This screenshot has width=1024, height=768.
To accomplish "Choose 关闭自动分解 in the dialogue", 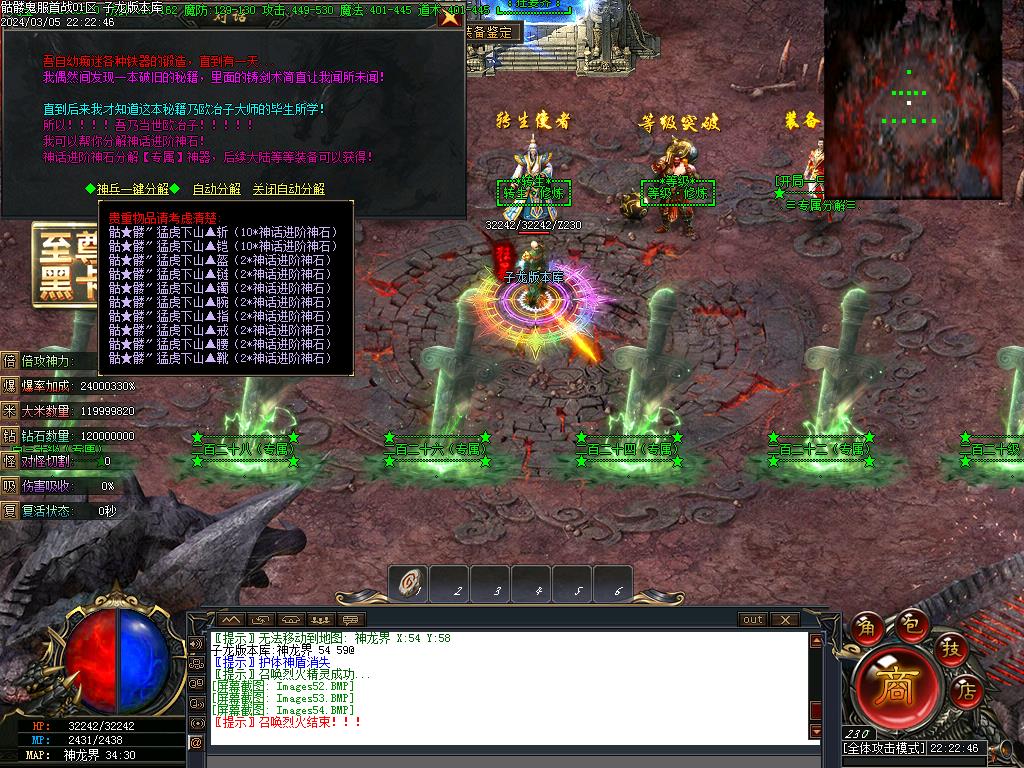I will [288, 189].
